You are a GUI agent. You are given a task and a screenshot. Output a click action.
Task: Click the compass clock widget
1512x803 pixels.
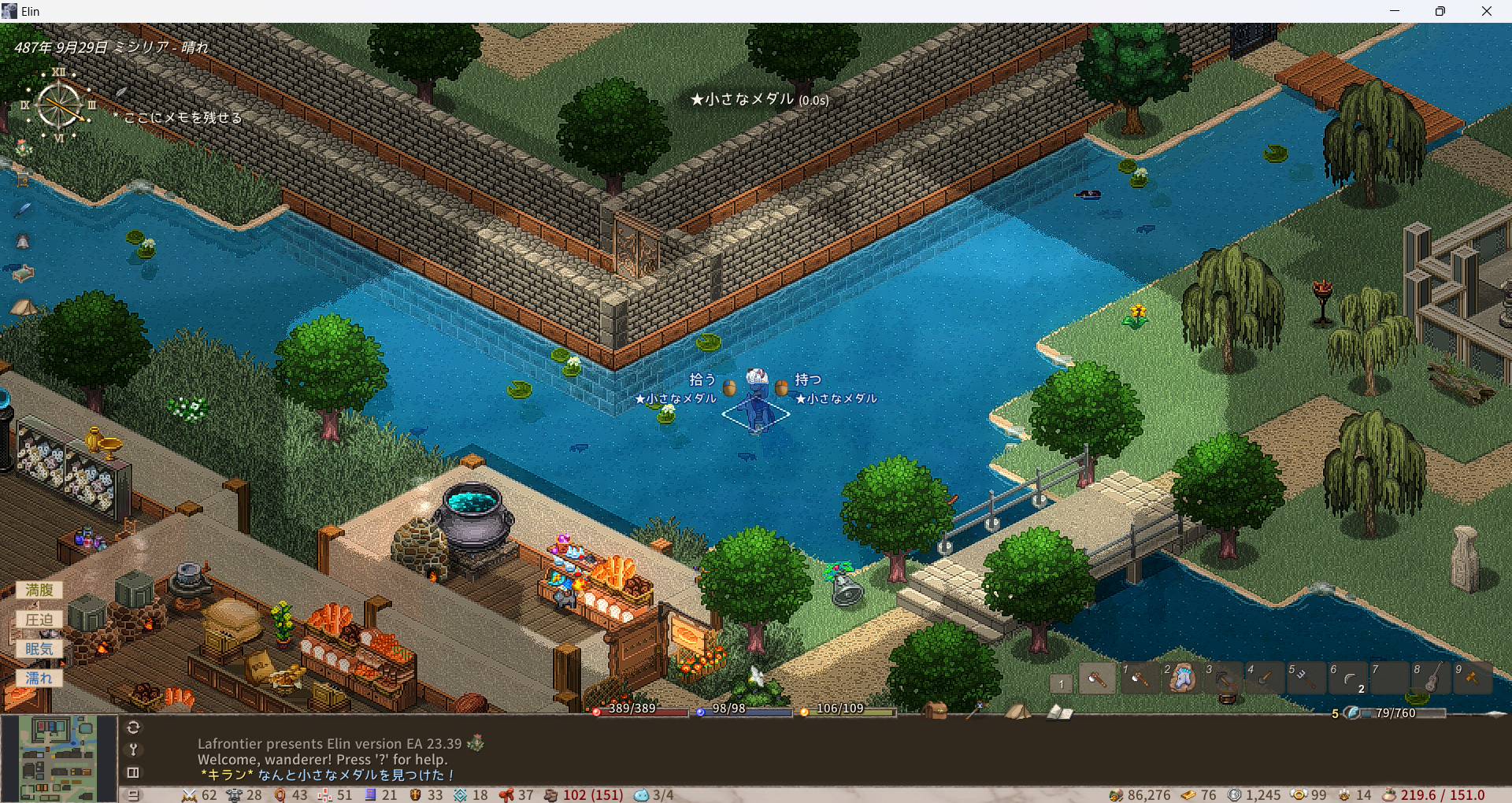(60, 105)
